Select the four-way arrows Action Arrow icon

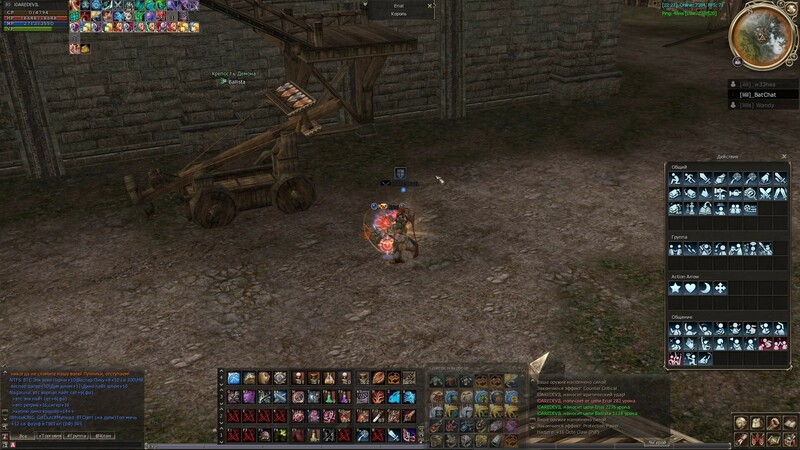(x=720, y=288)
